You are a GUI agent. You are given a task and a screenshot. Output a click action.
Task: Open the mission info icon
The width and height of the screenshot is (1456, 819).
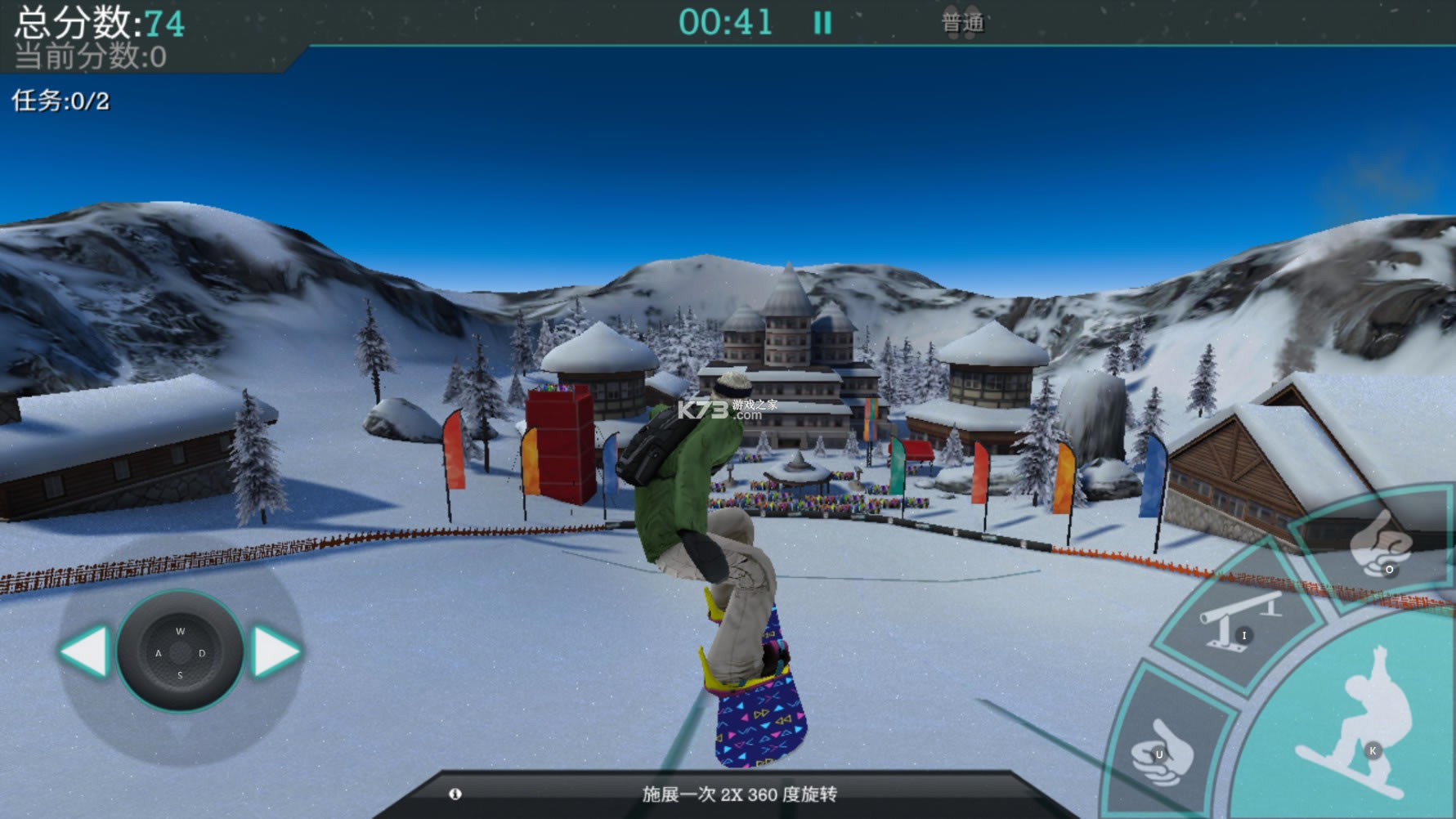tap(455, 794)
